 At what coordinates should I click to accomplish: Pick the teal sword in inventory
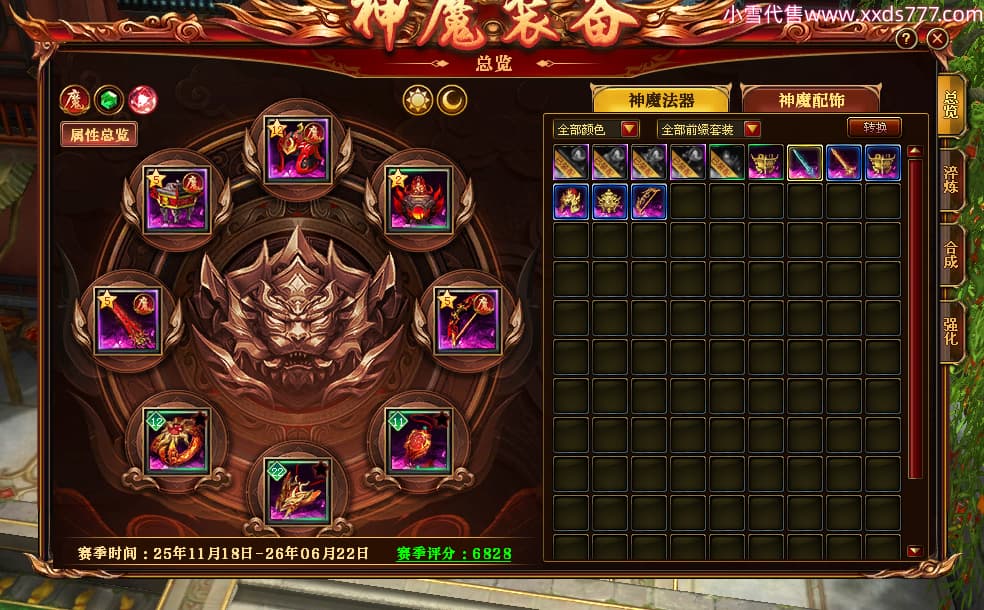coord(805,163)
